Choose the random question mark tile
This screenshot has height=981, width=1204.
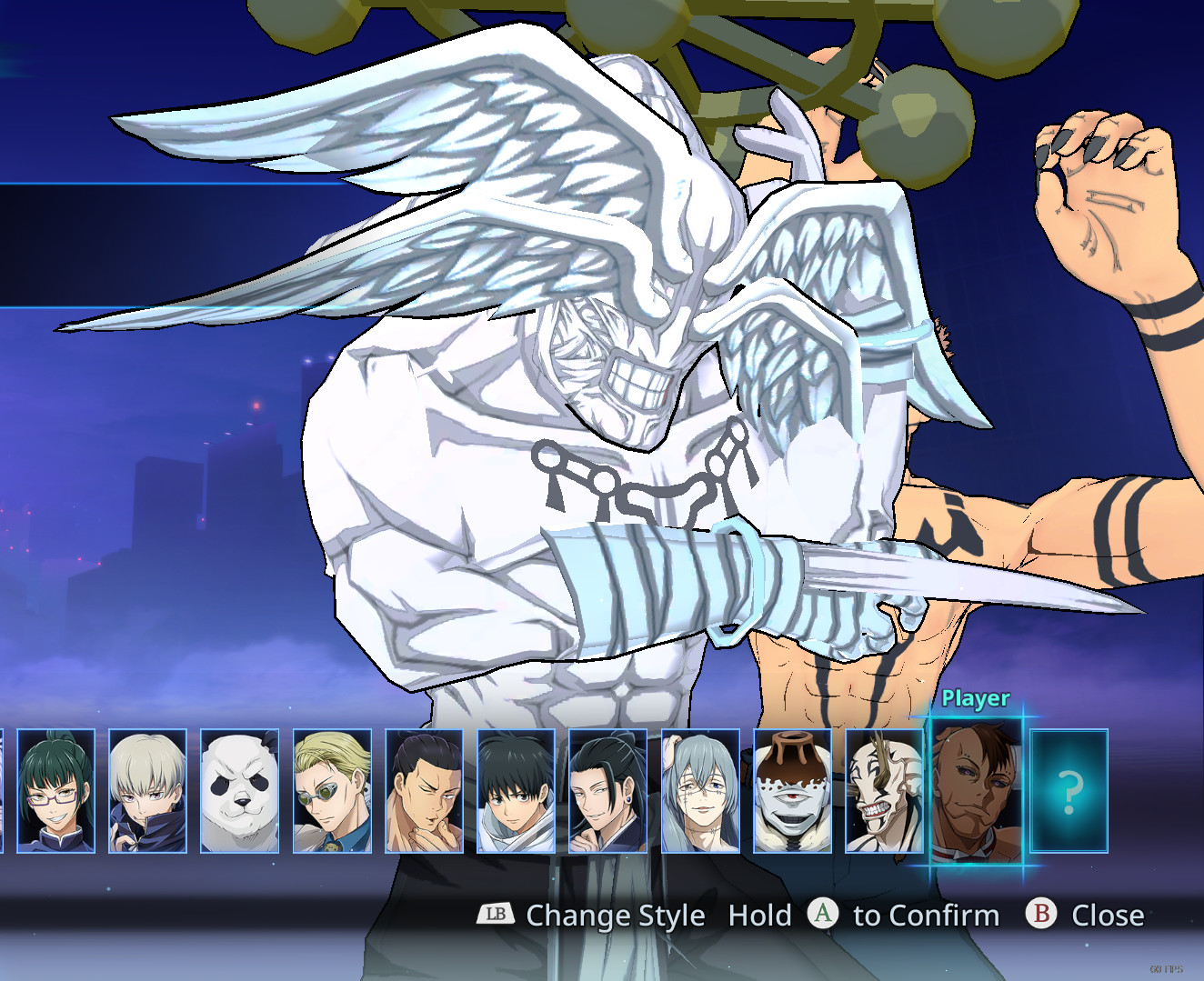click(1069, 791)
